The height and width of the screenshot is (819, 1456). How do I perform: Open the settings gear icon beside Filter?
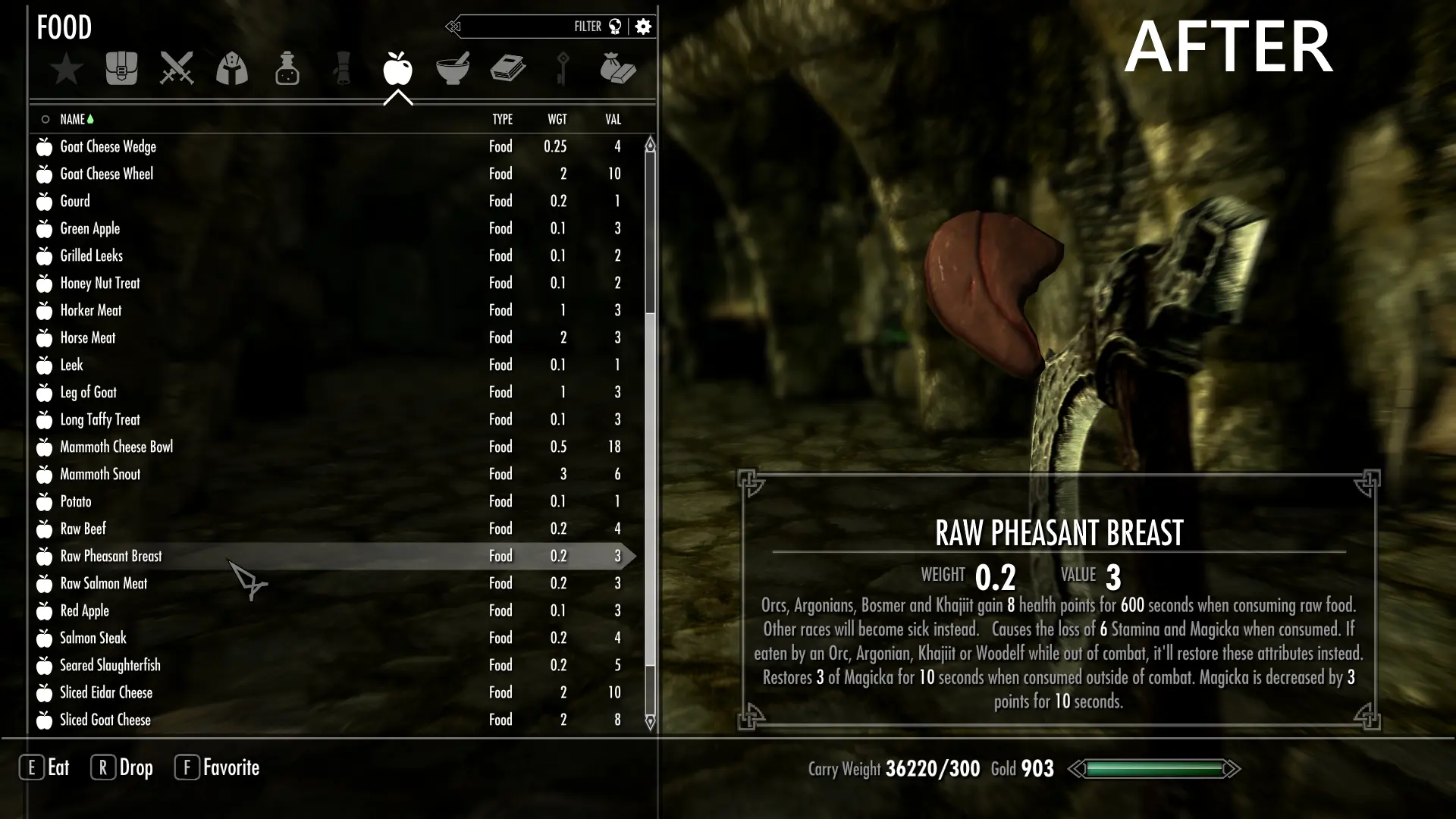tap(643, 26)
